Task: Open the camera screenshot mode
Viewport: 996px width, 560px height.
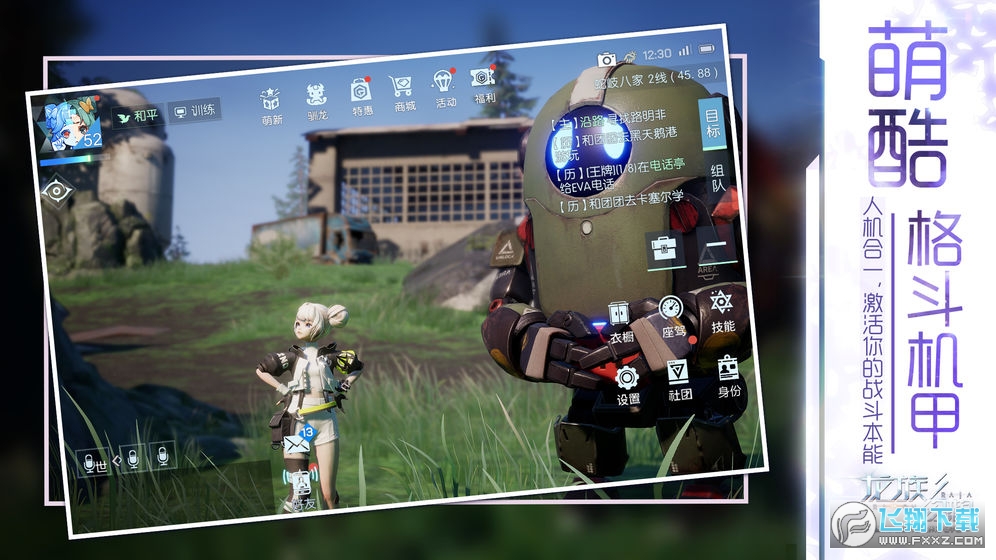Action: (x=606, y=60)
